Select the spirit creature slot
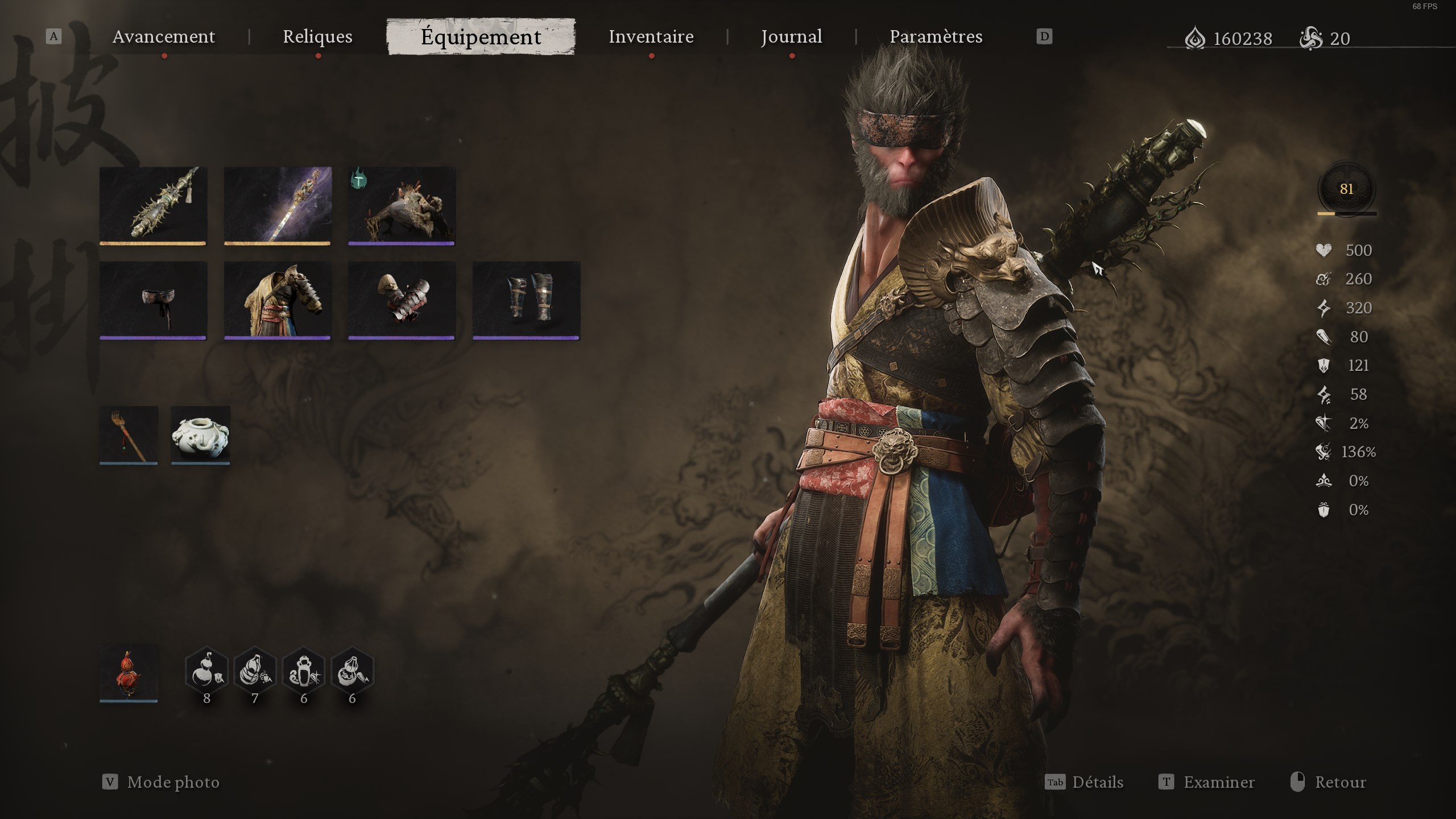This screenshot has width=1456, height=819. point(401,206)
